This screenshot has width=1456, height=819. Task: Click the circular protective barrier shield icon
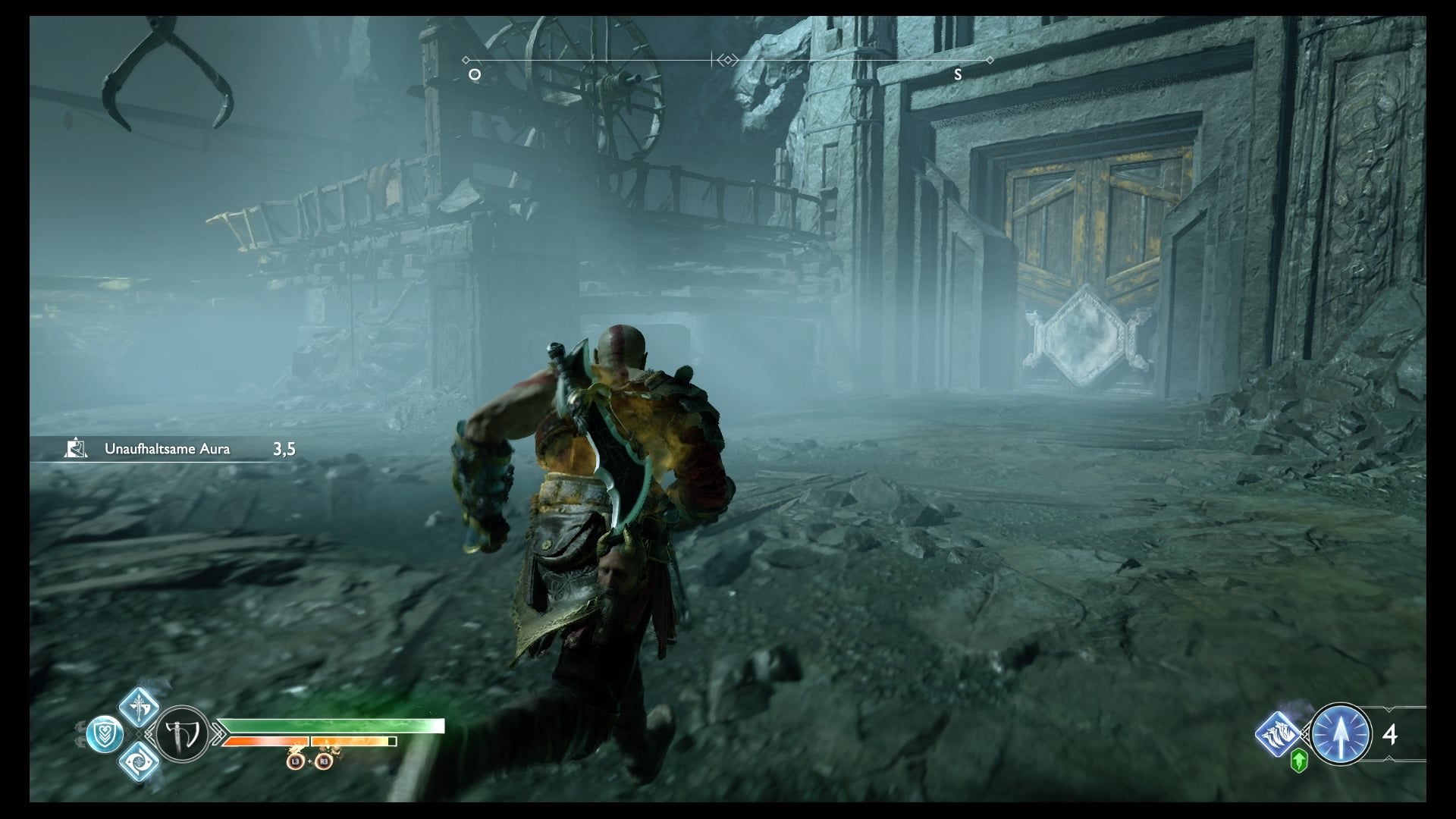[105, 736]
